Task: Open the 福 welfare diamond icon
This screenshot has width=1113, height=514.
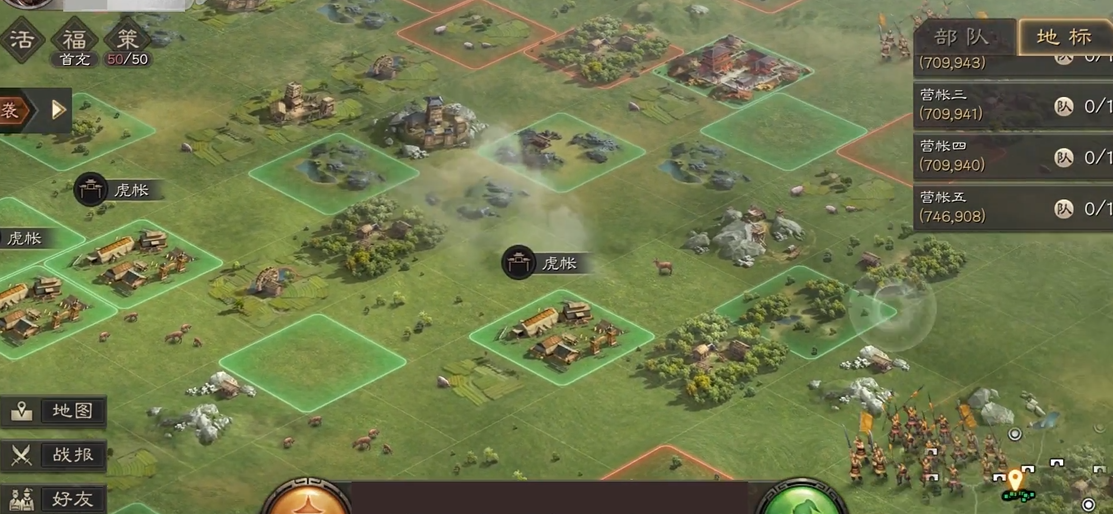Action: pos(74,41)
